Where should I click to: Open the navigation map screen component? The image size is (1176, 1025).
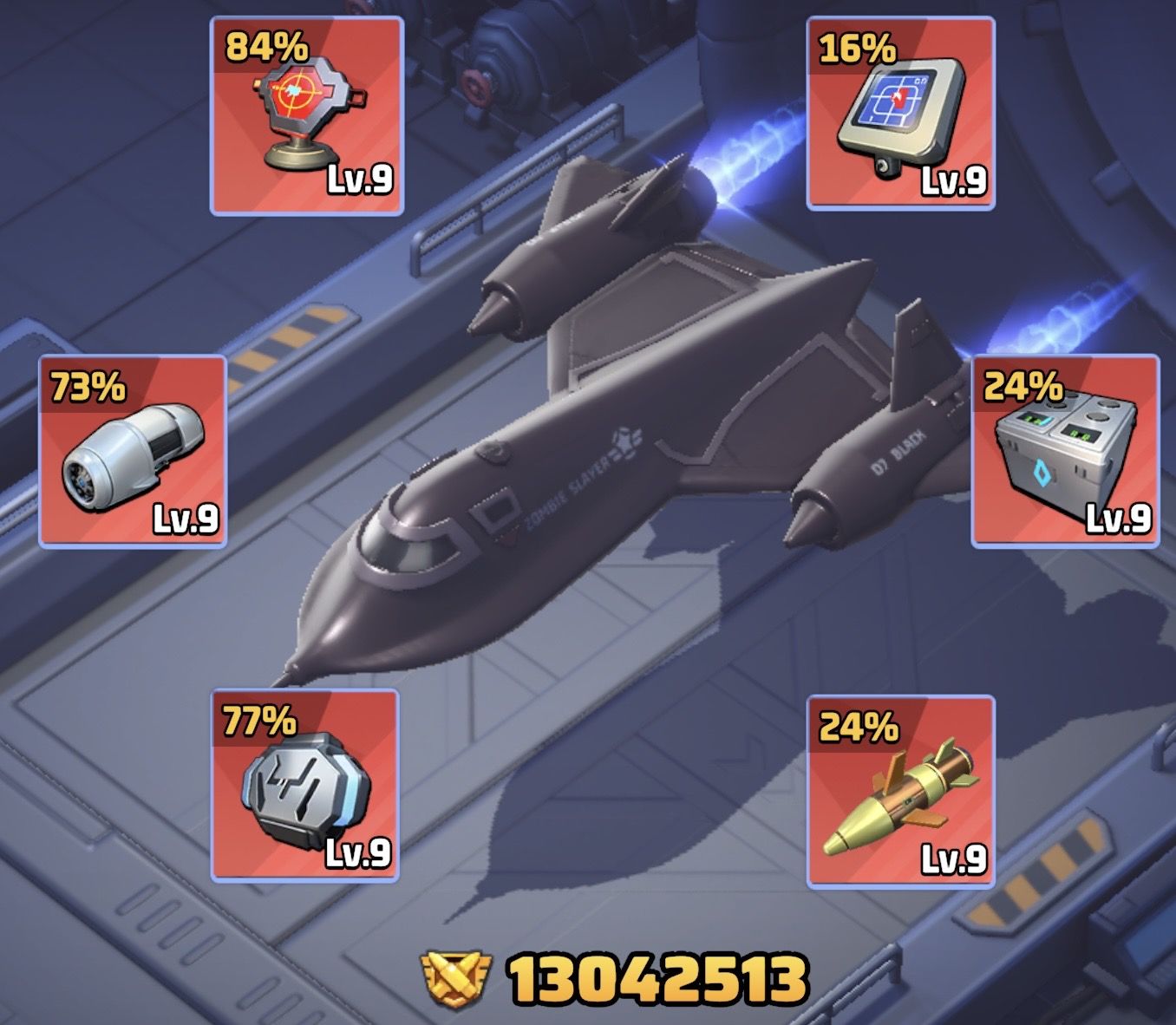coord(900,114)
